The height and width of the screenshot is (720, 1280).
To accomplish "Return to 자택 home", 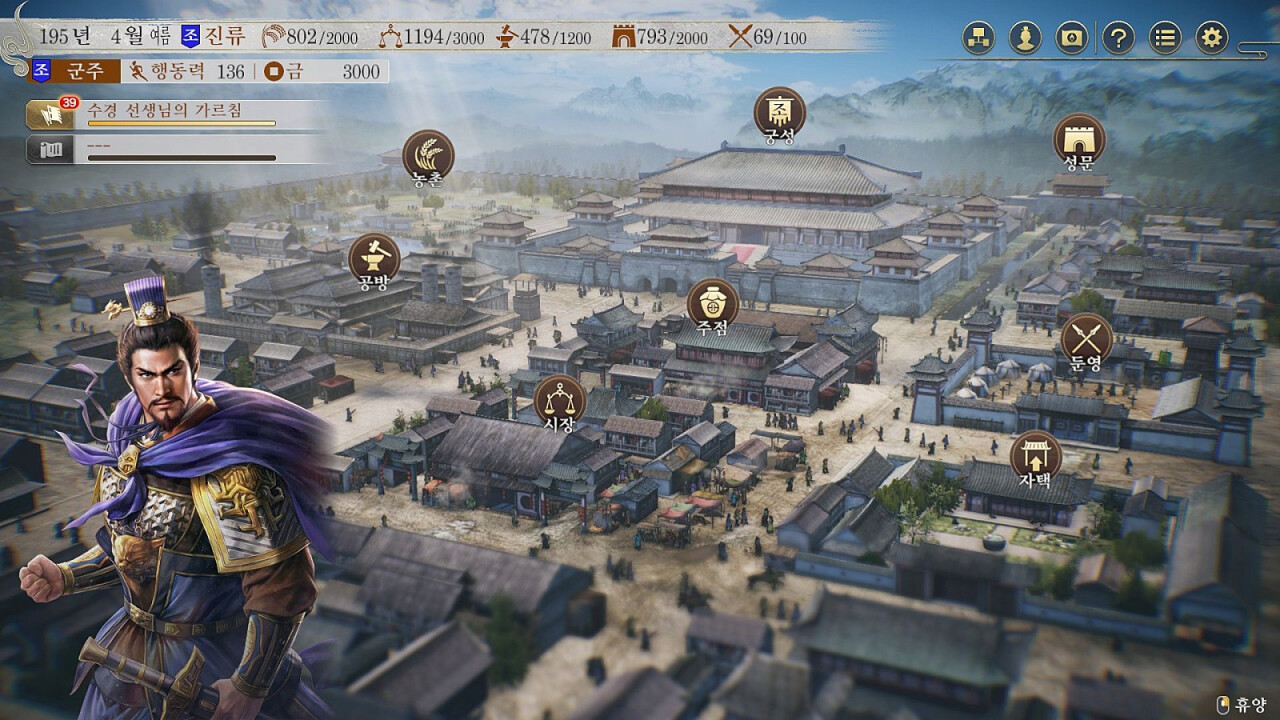I will [x=1035, y=457].
